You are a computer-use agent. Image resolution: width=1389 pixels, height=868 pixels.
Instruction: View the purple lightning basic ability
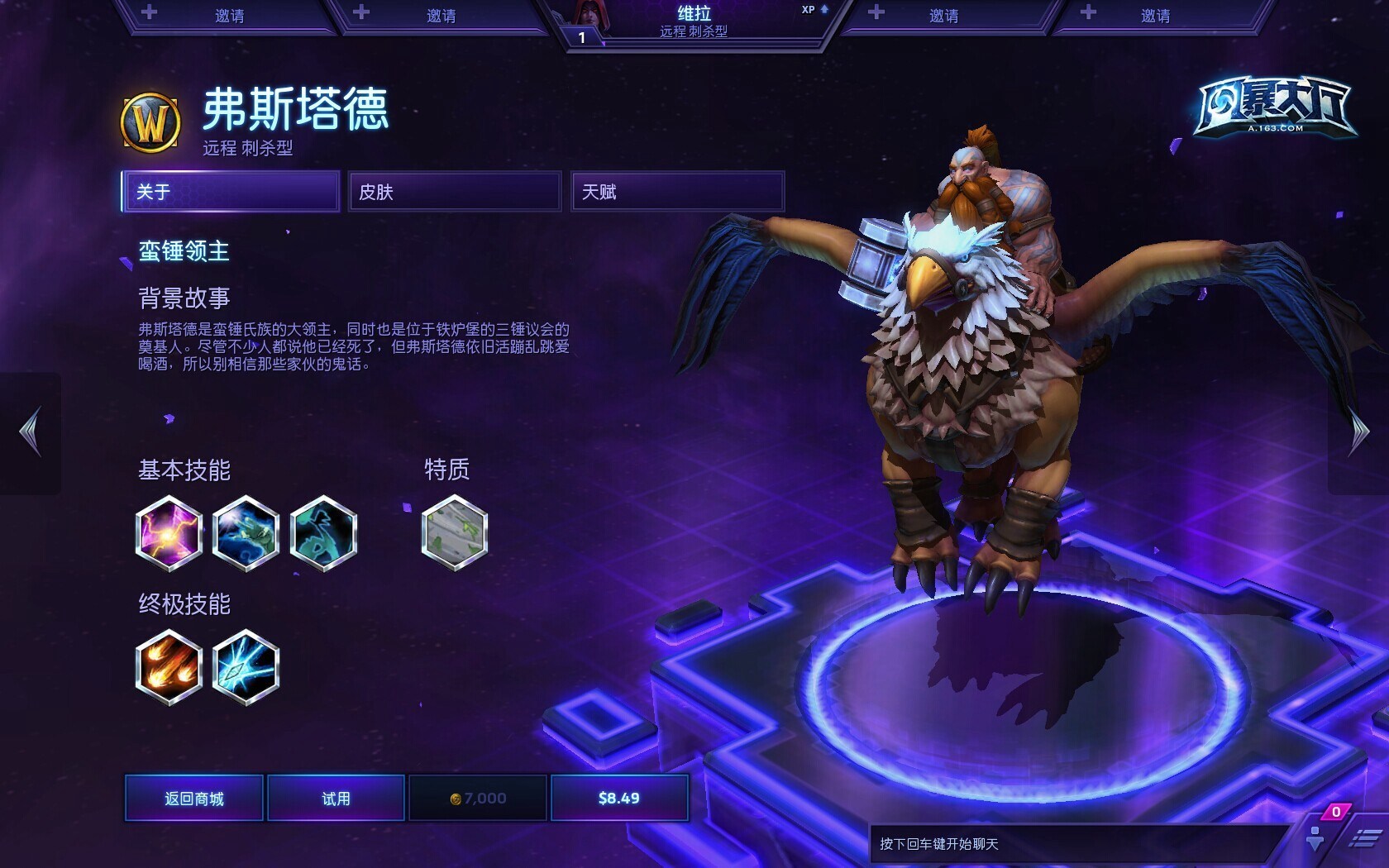click(x=169, y=533)
